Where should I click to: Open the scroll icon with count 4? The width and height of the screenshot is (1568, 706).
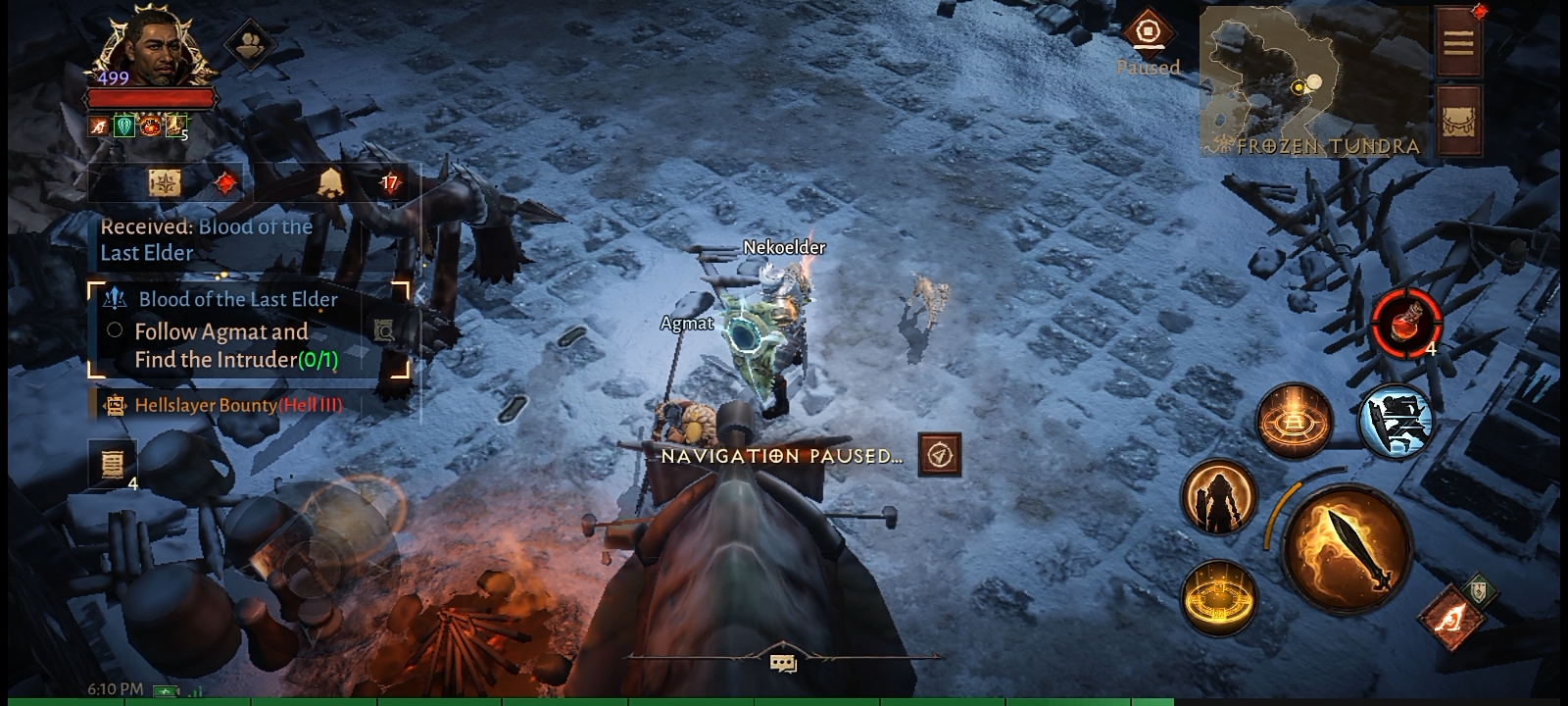(112, 463)
